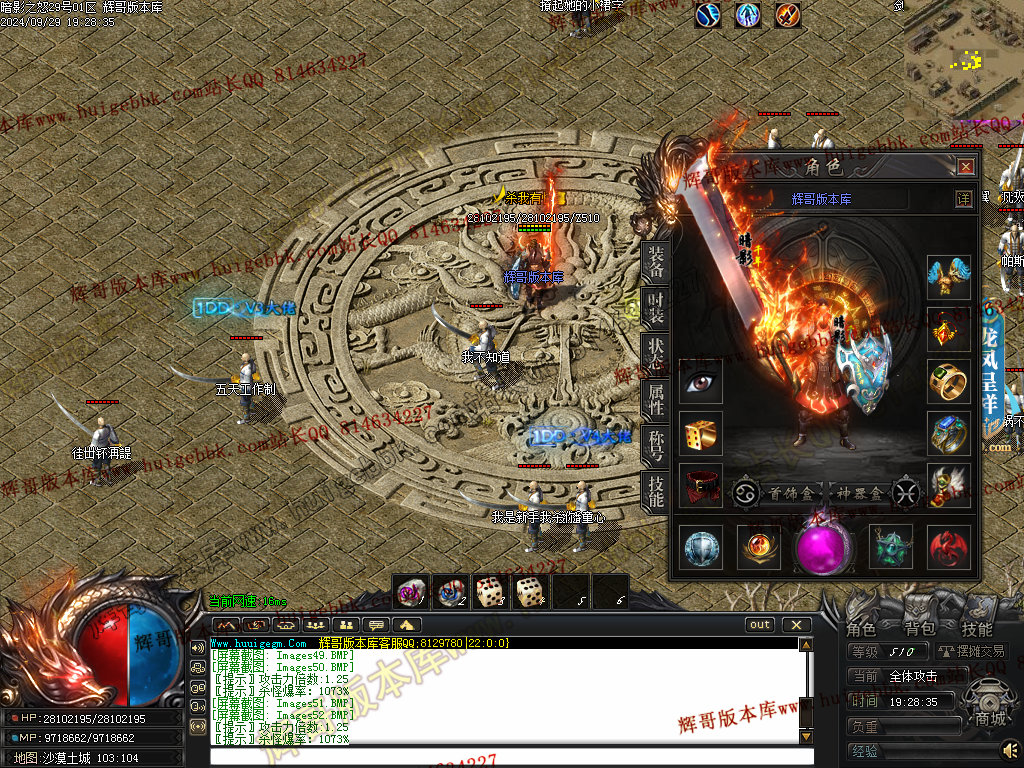This screenshot has width=1024, height=768.
Task: Select the red dragon emblem slot
Action: (x=948, y=548)
